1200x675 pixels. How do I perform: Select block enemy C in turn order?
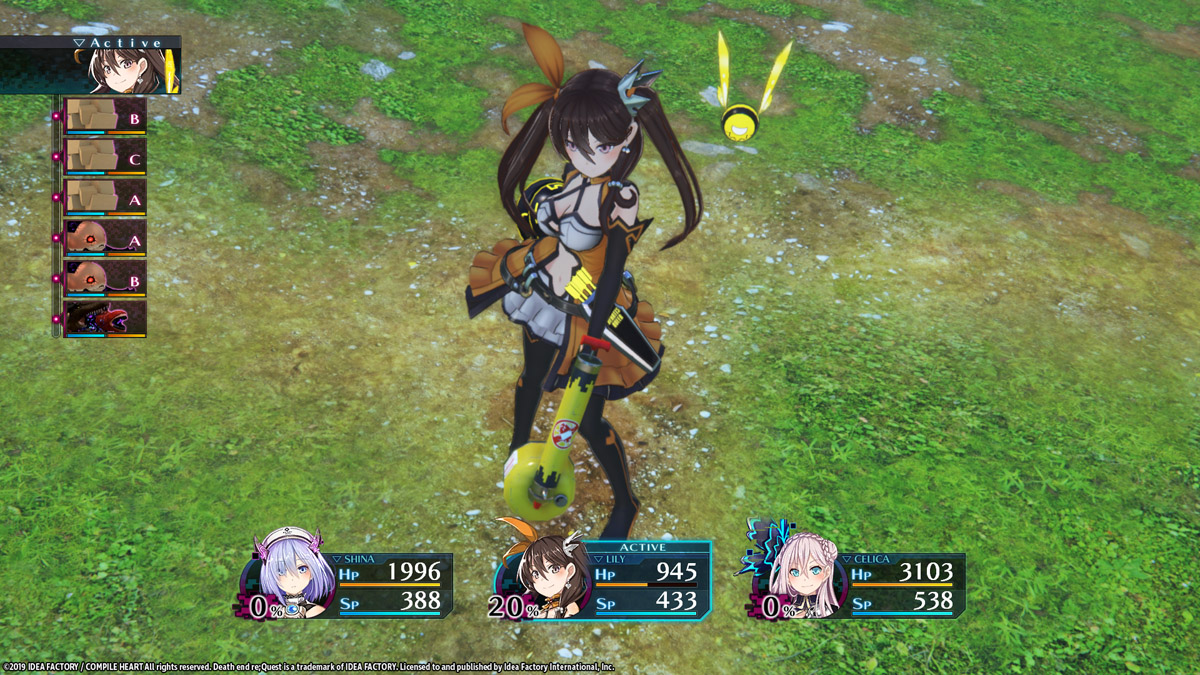coord(105,157)
